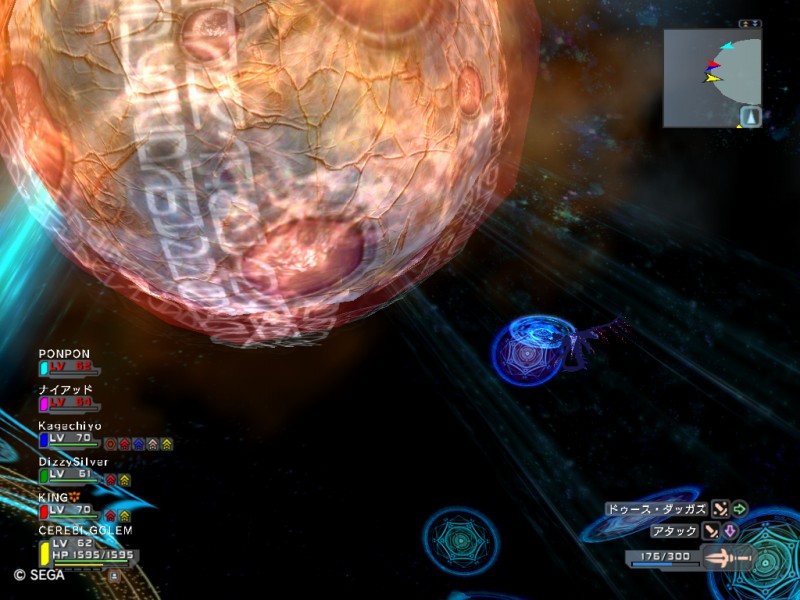Image resolution: width=800 pixels, height=600 pixels.
Task: Click the minimap in the corner
Action: 711,77
